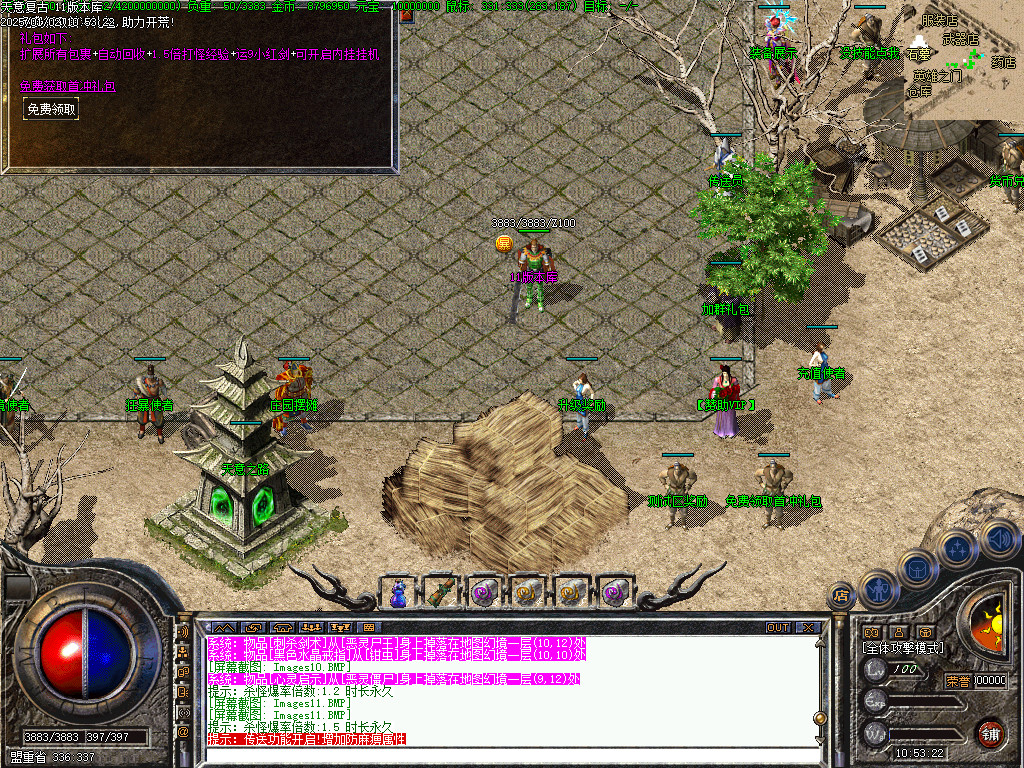The height and width of the screenshot is (768, 1024).
Task: Click the 免费领取 claim button
Action: coord(51,109)
